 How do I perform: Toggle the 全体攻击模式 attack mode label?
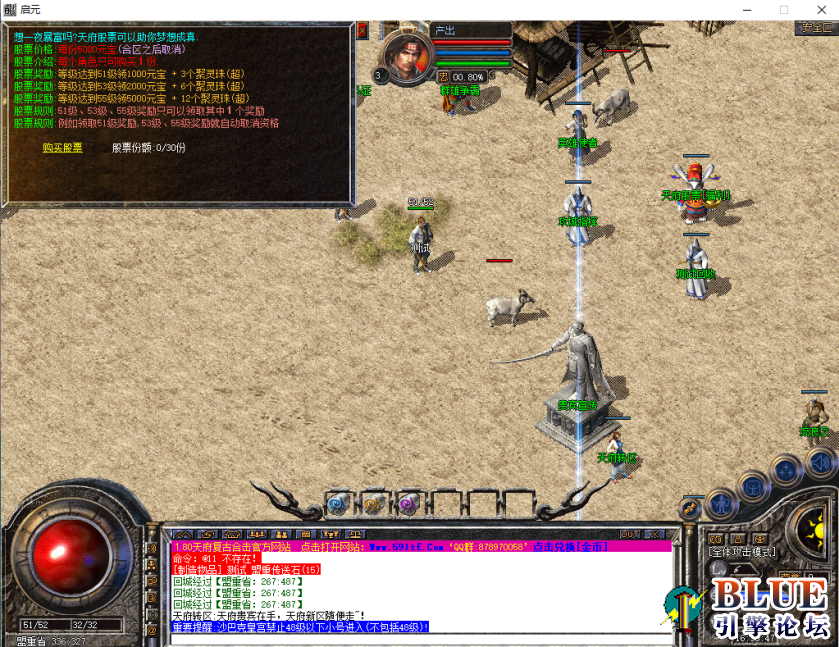tap(742, 551)
